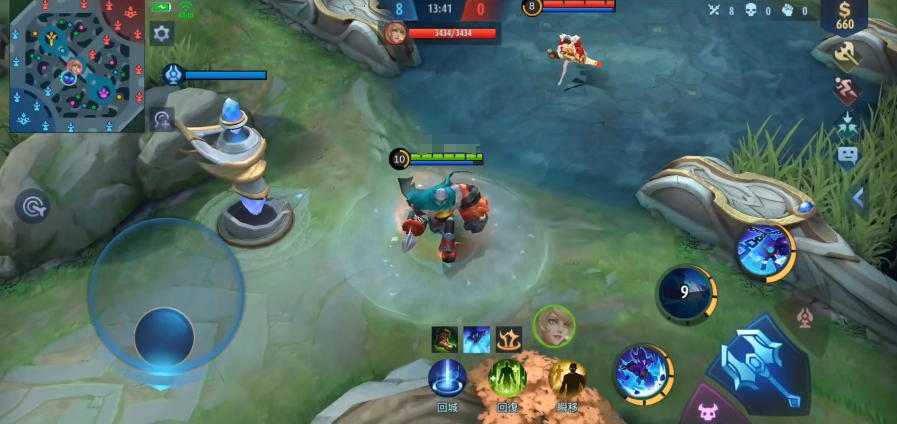
Task: Activate the top skill above the attack button
Action: coord(766,249)
